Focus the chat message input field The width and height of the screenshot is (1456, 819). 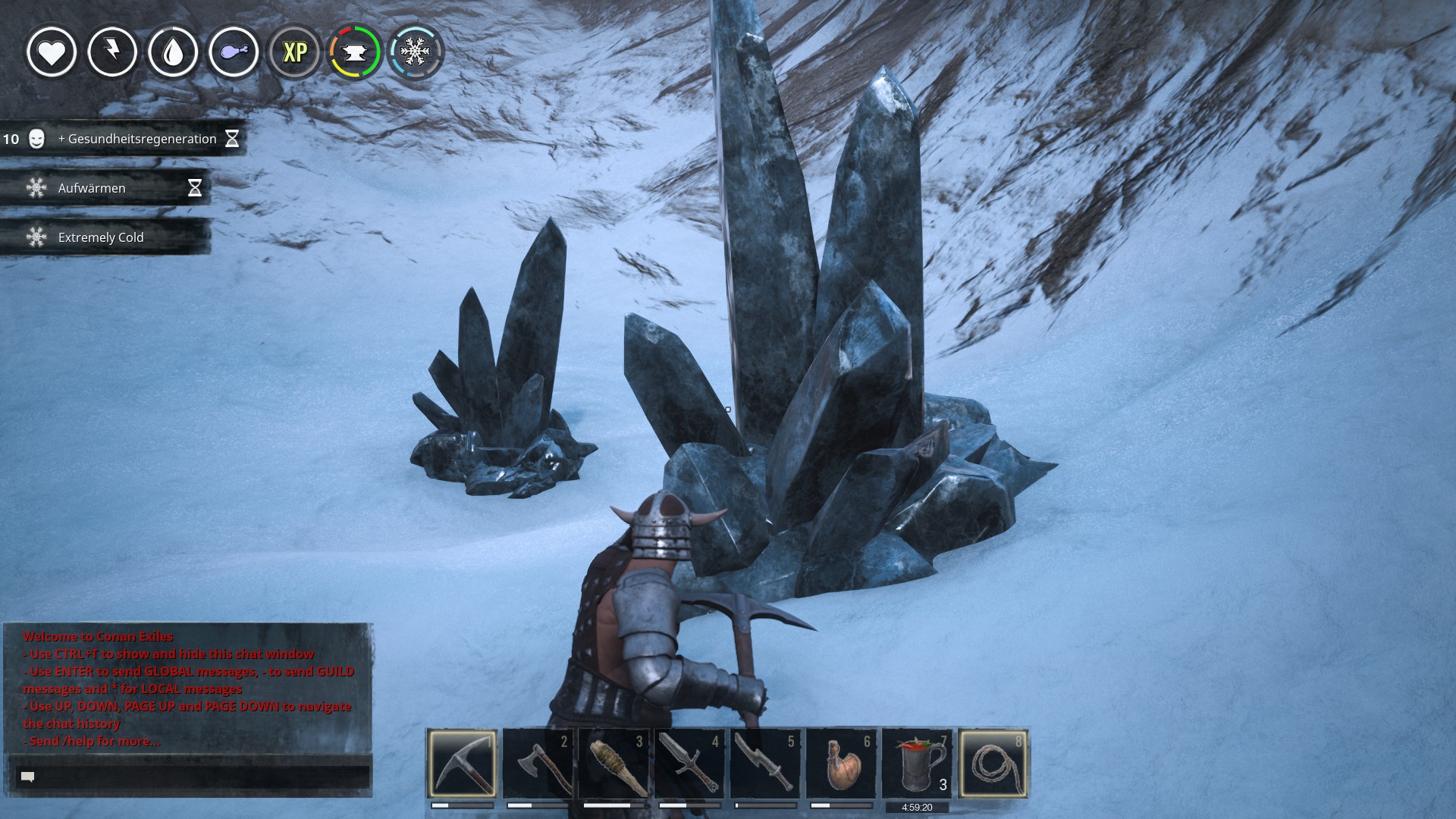click(193, 777)
